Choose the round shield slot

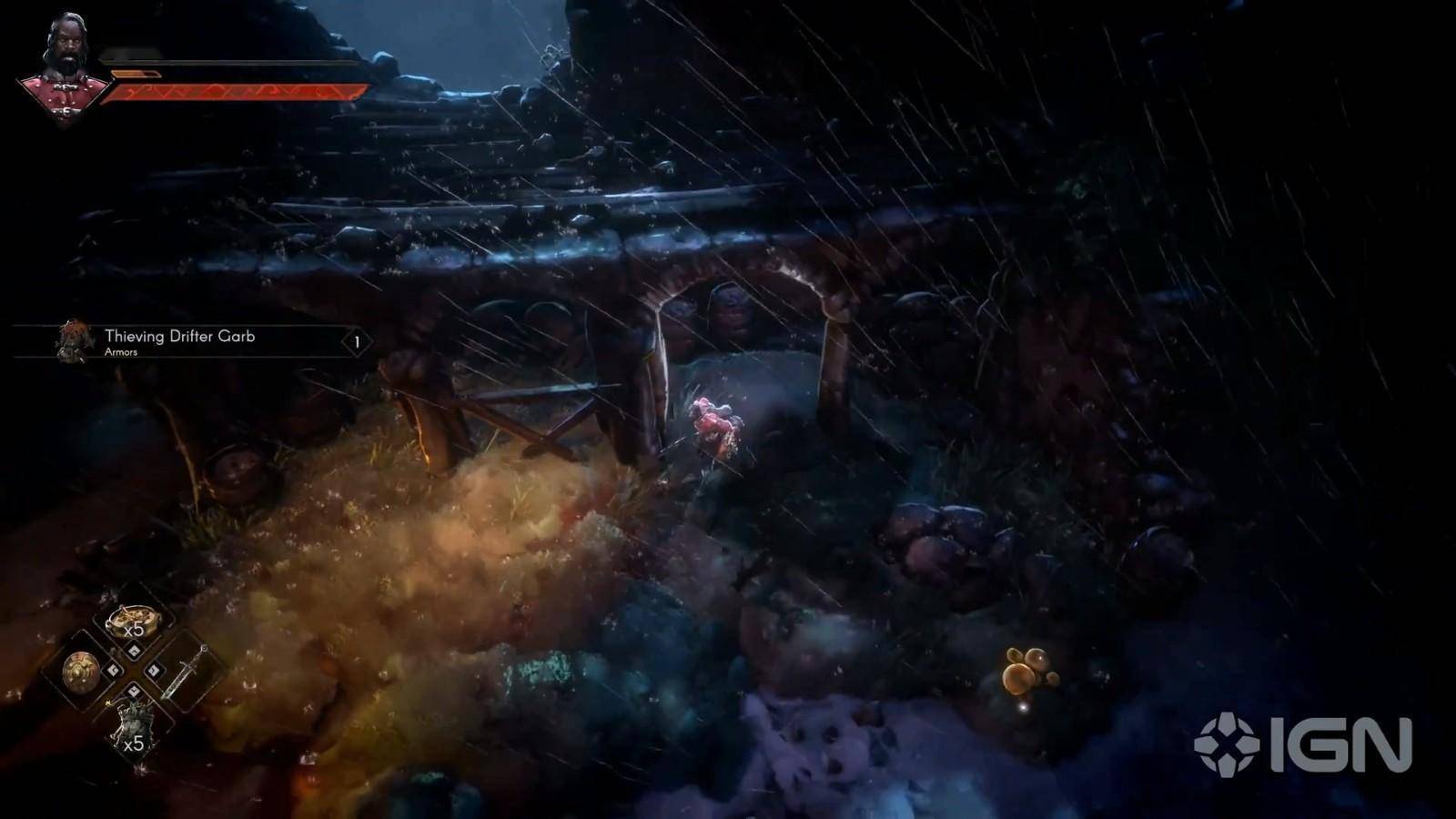point(81,671)
